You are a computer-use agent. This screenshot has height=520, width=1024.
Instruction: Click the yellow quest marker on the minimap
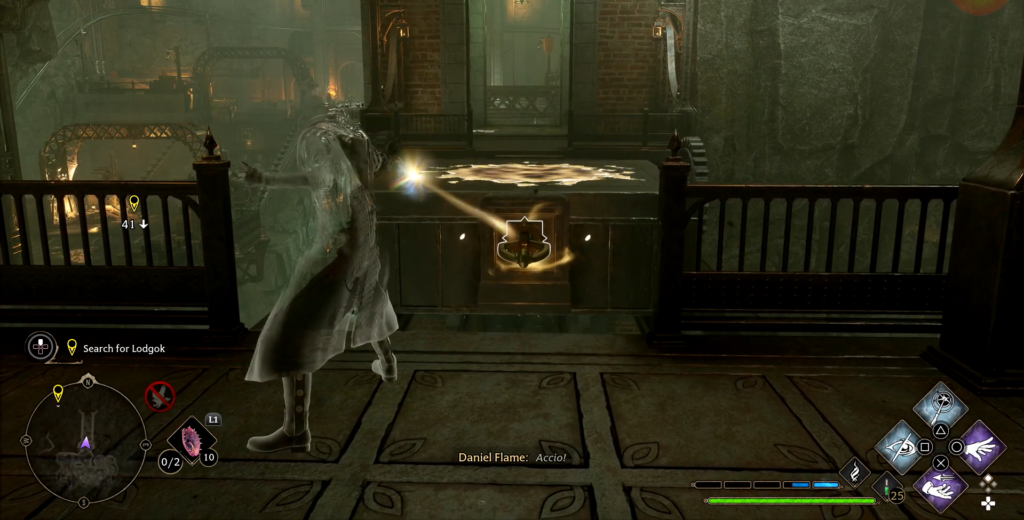coord(58,392)
